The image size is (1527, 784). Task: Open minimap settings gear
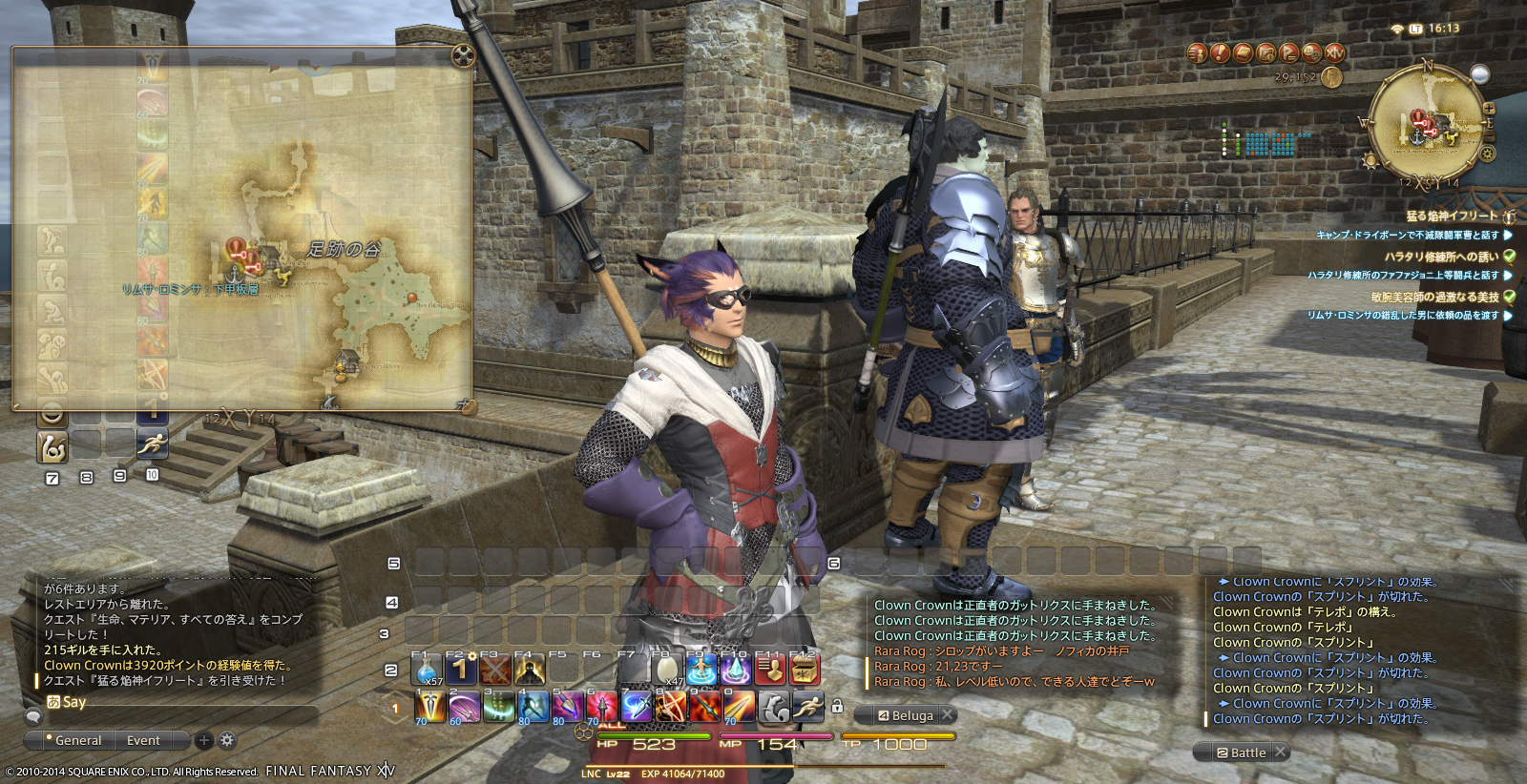[x=1487, y=154]
